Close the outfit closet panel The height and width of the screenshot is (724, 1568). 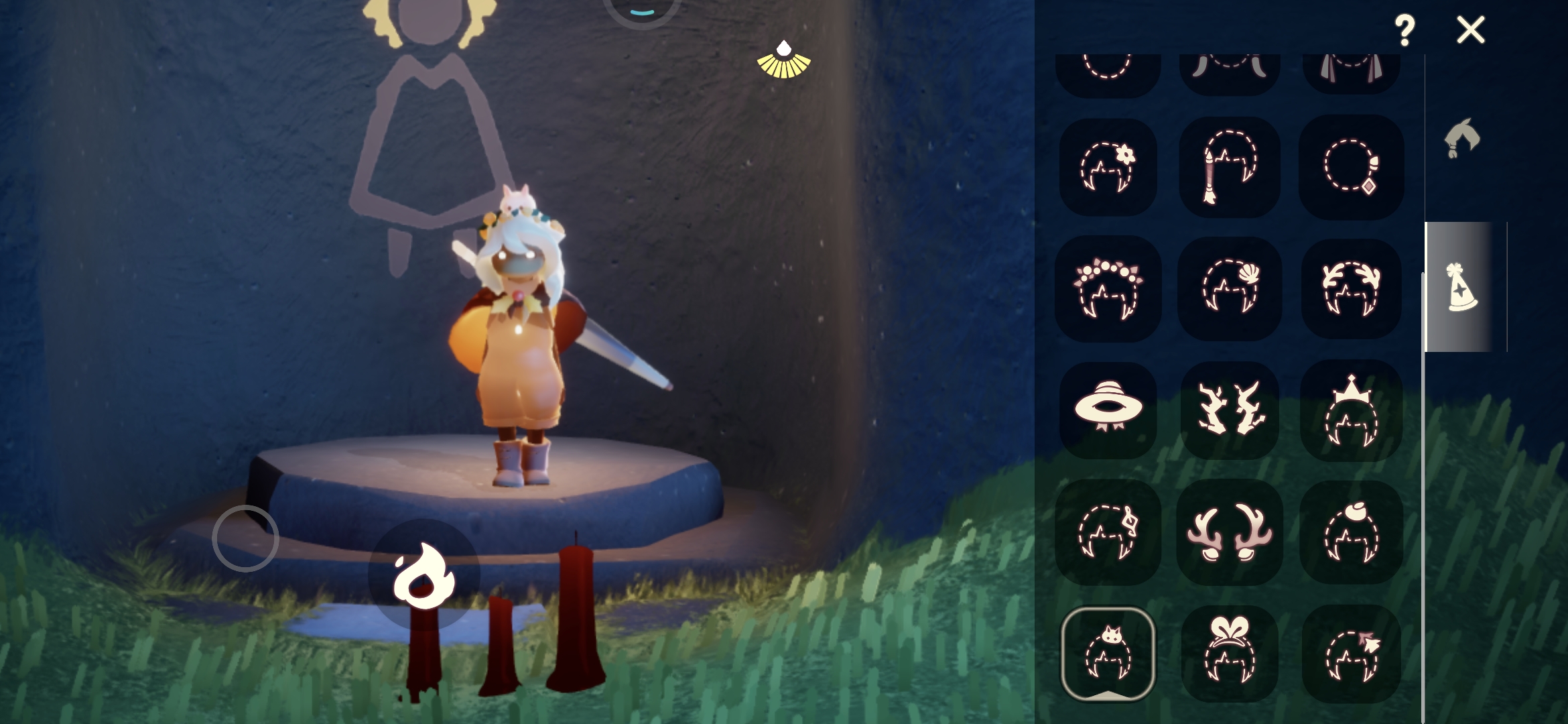pyautogui.click(x=1470, y=30)
